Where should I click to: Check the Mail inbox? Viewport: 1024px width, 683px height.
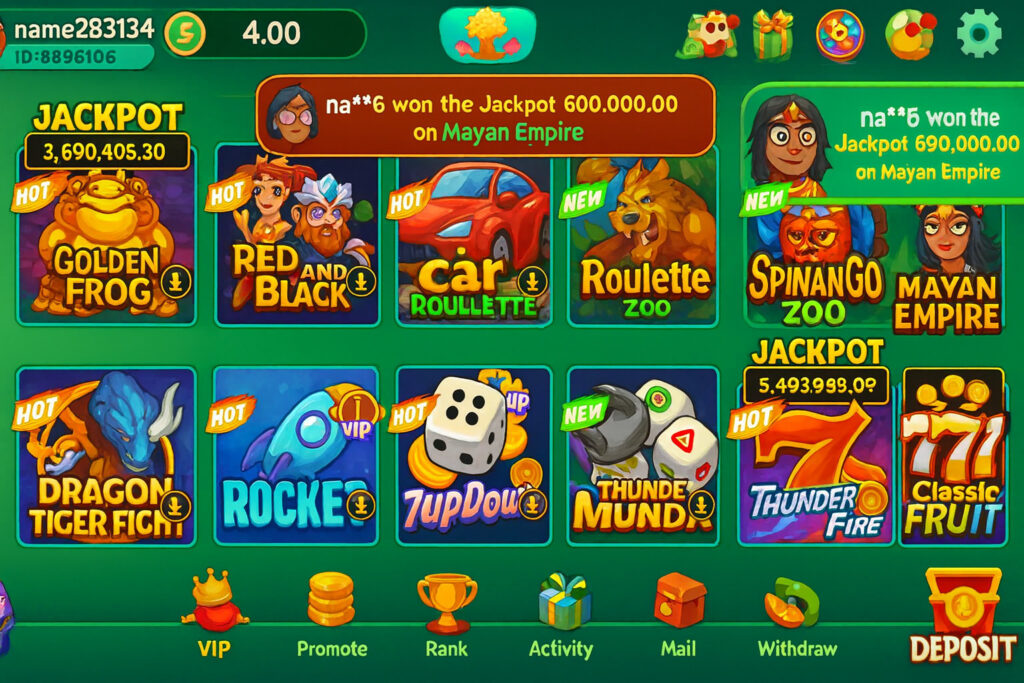pyautogui.click(x=679, y=613)
